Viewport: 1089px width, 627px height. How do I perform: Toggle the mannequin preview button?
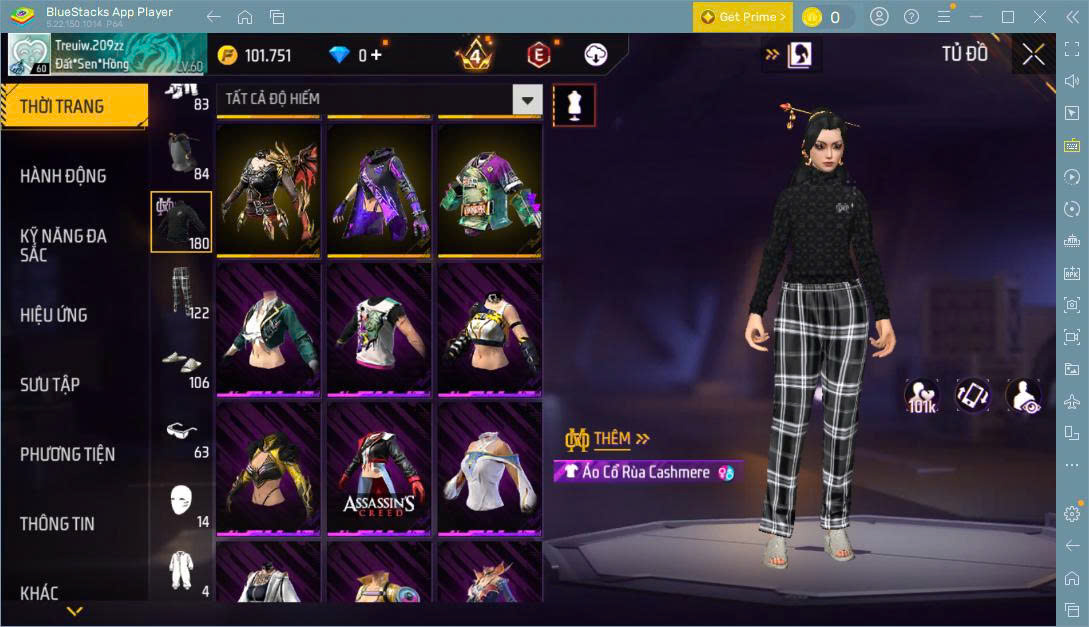[574, 105]
